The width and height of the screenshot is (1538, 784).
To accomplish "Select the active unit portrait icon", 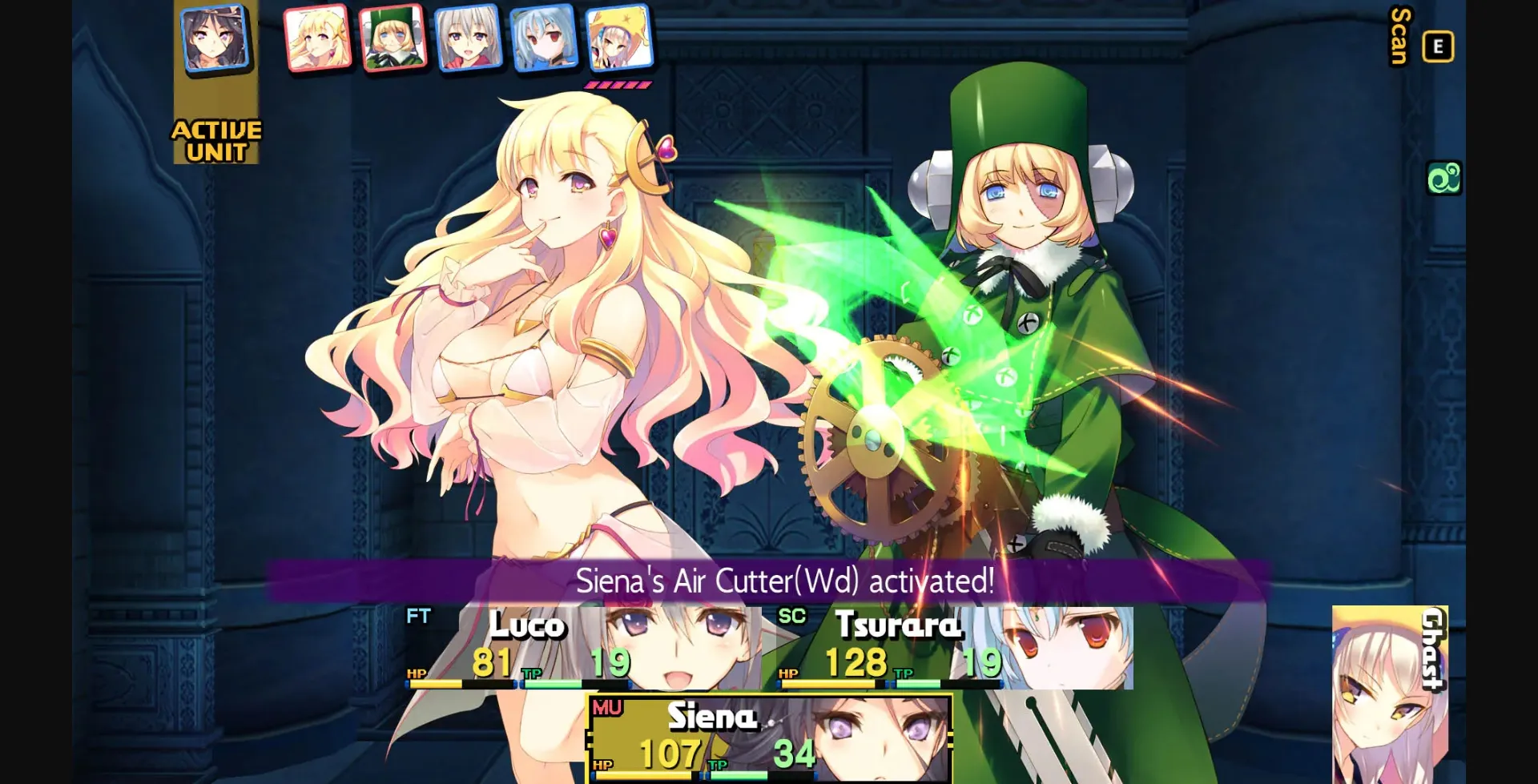I will [212, 40].
